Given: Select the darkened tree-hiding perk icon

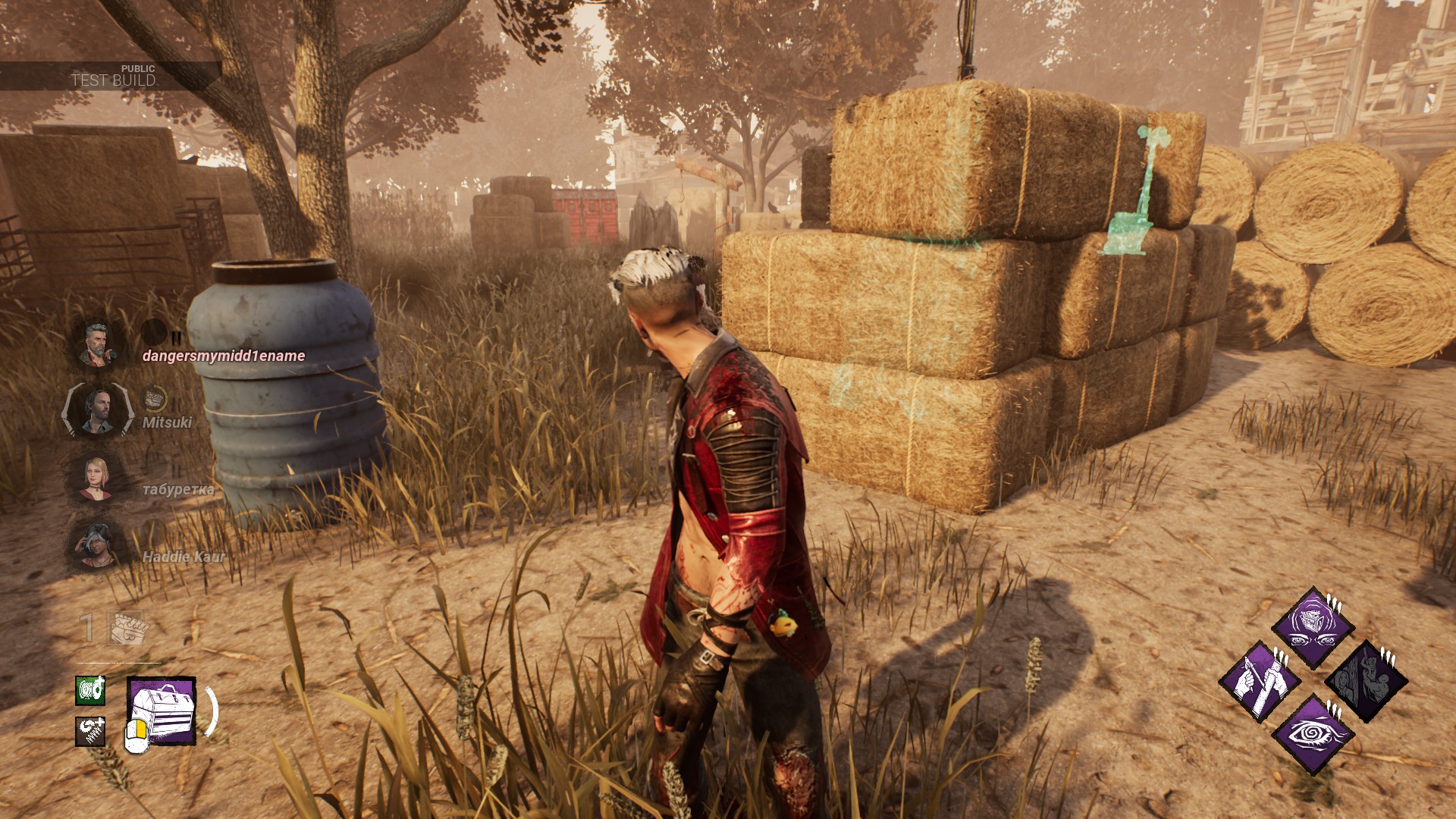Looking at the screenshot, I should [x=1366, y=681].
